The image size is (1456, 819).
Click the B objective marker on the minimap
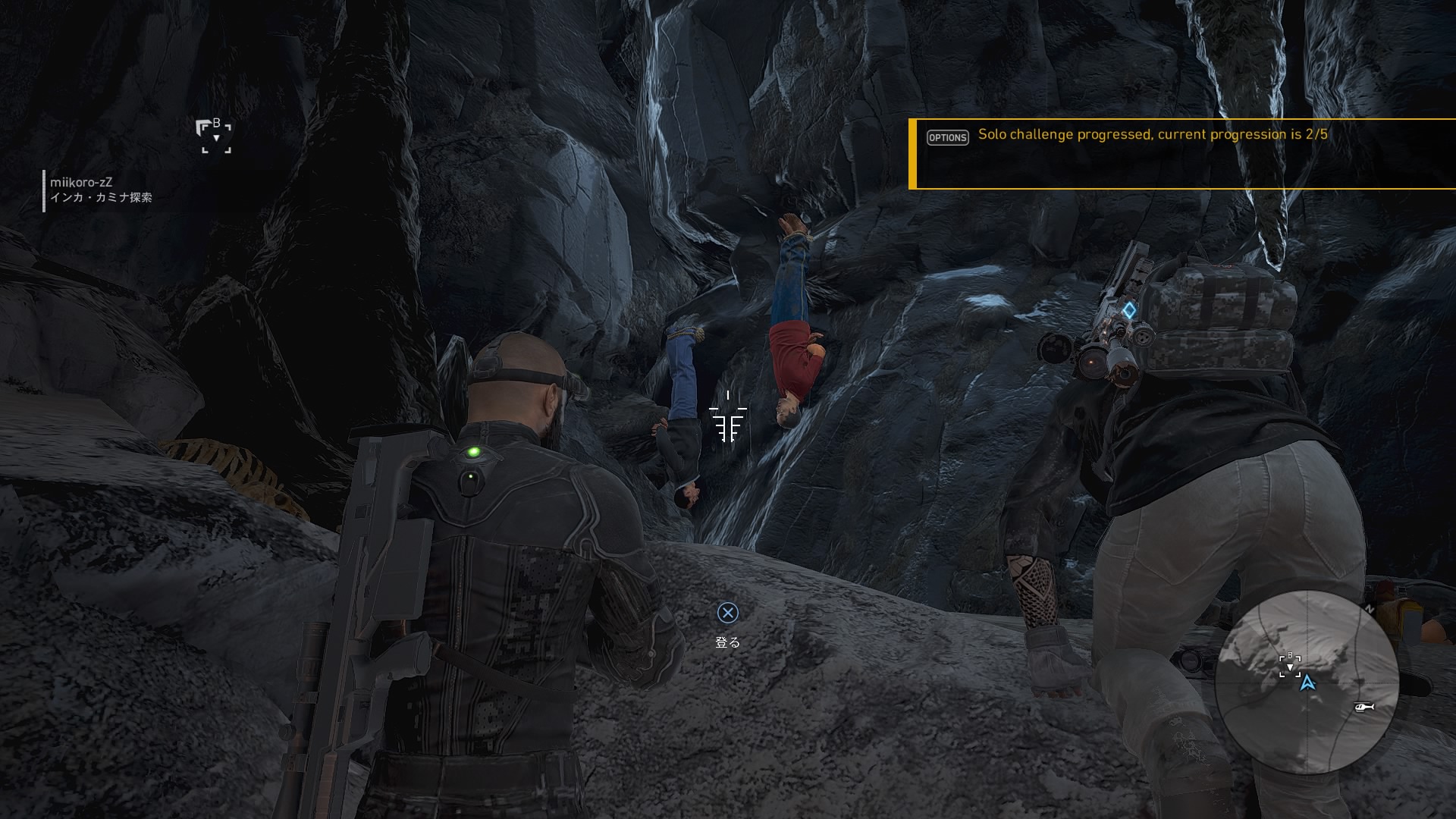(1290, 665)
